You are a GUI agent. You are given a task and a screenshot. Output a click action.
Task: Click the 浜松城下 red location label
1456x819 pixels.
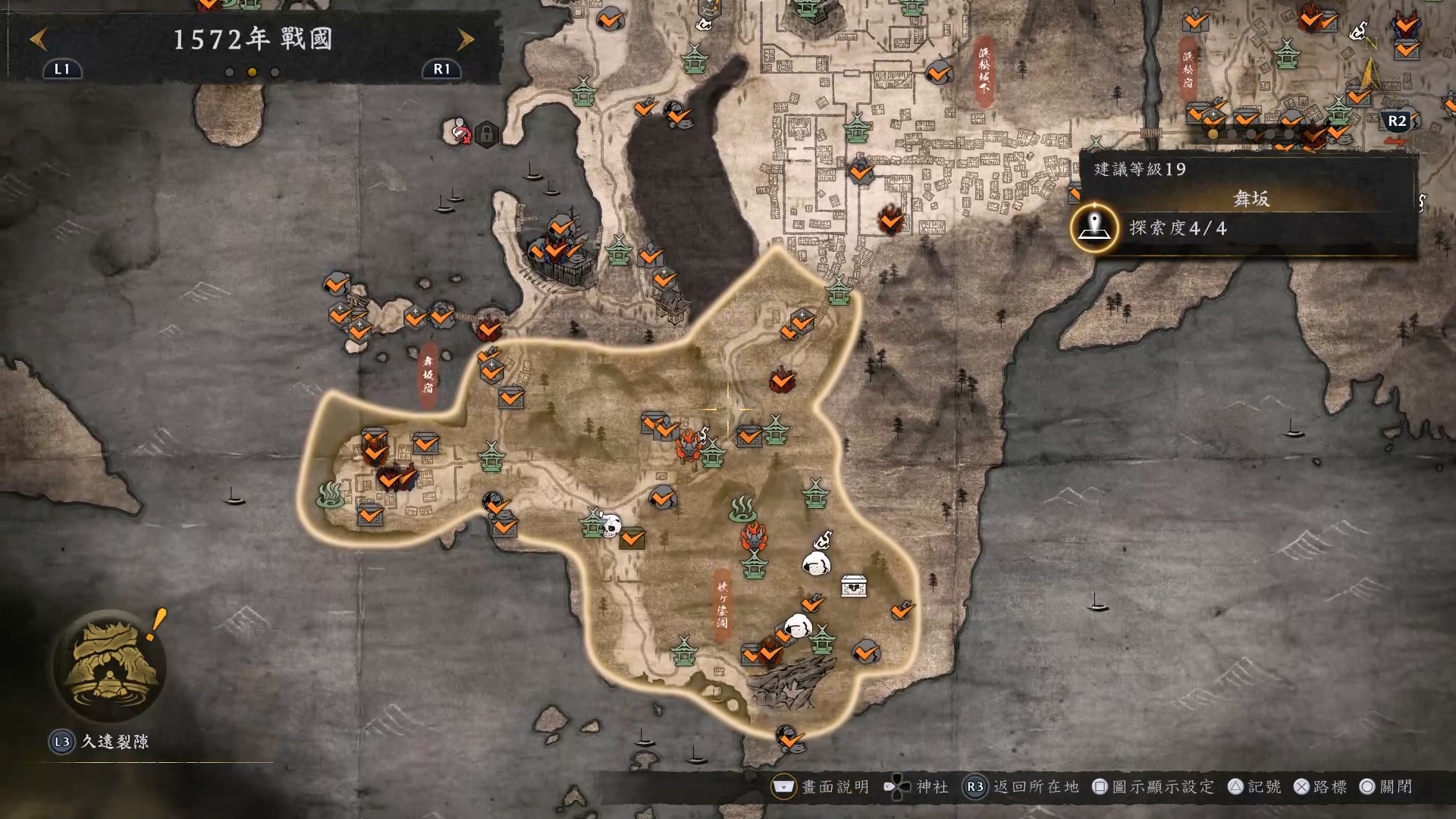(984, 69)
